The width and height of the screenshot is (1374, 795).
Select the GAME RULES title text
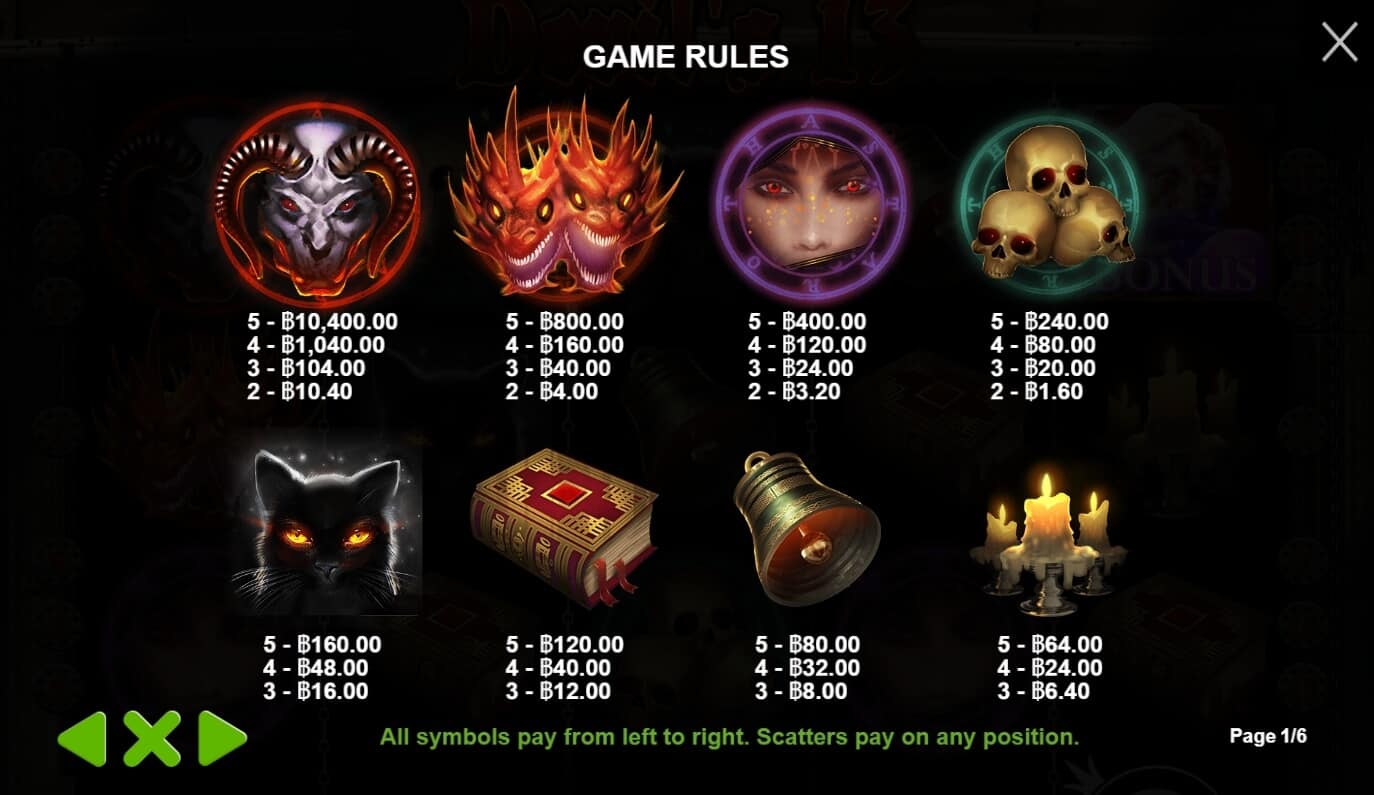[687, 57]
